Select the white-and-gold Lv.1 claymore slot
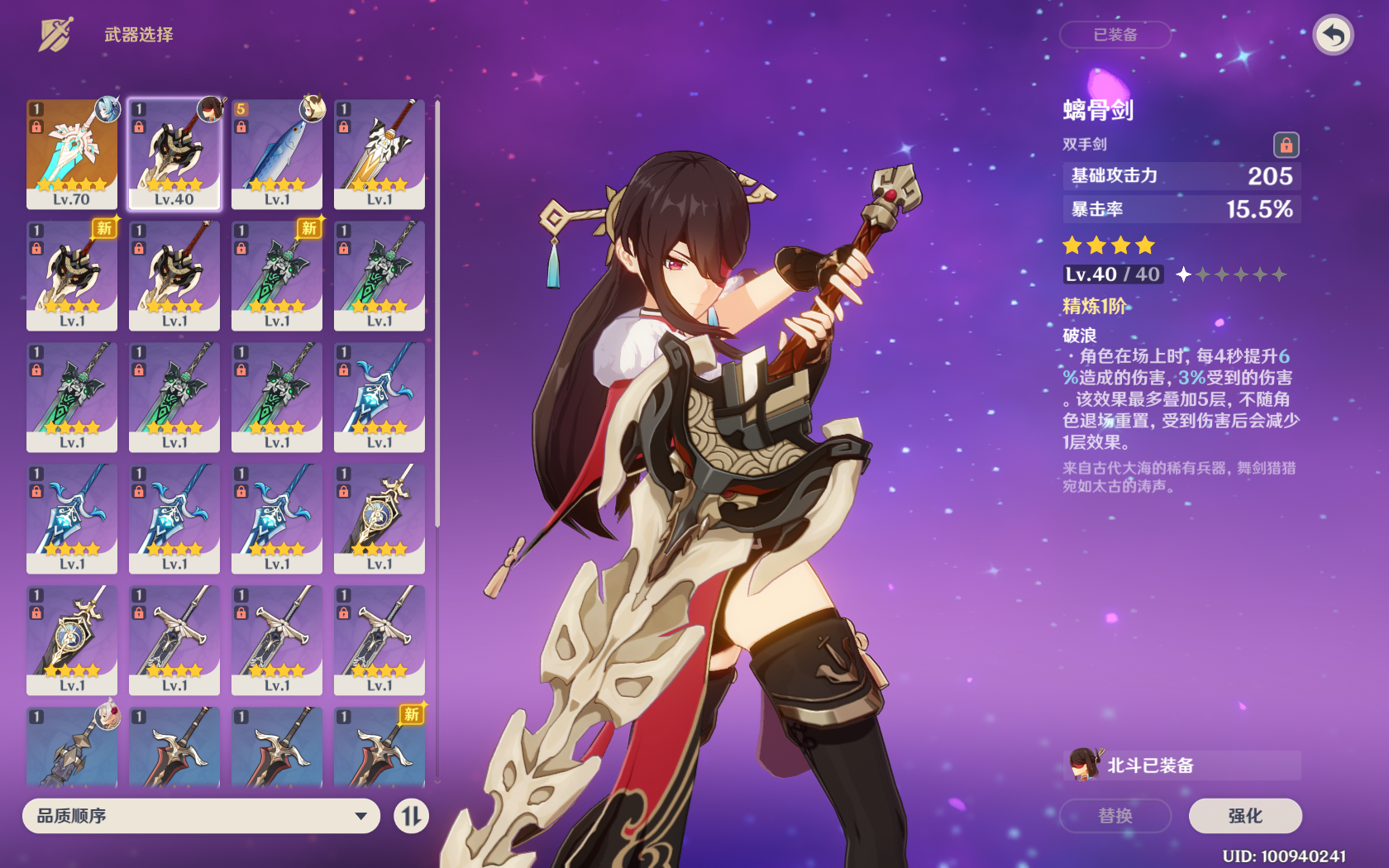Screen dimensions: 1389x868 pos(379,154)
